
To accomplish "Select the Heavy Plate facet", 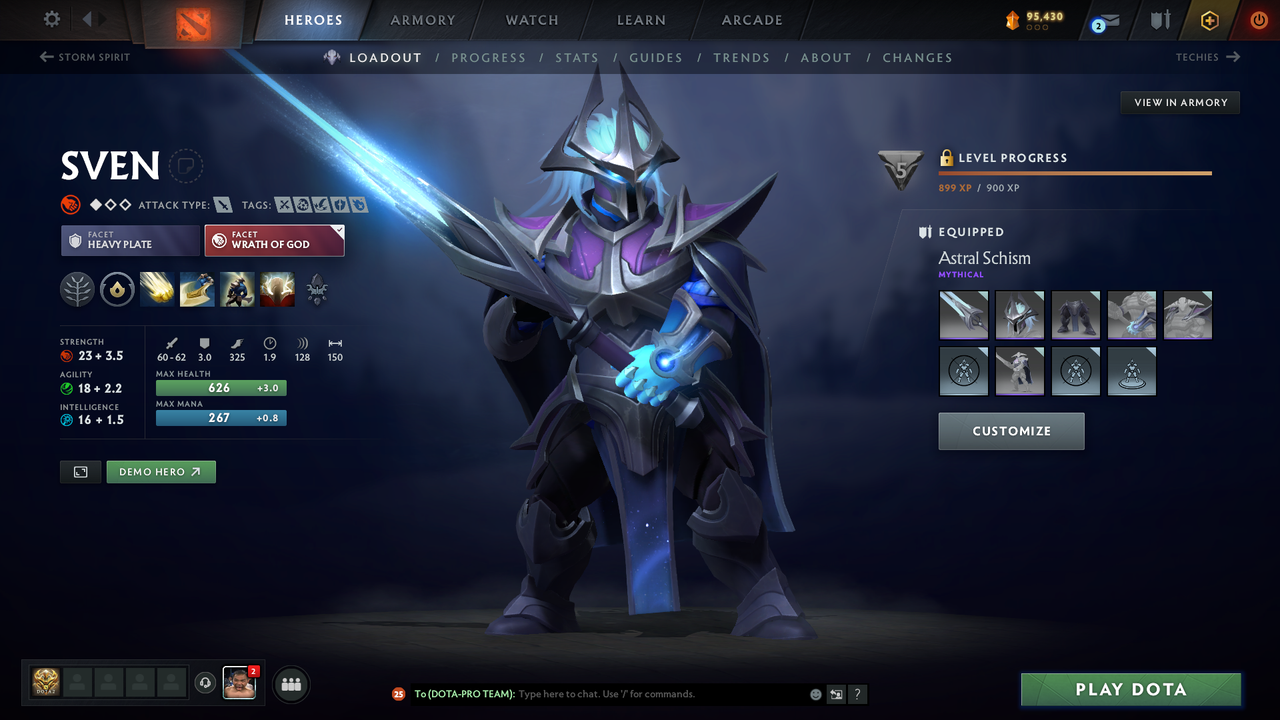I will click(130, 240).
